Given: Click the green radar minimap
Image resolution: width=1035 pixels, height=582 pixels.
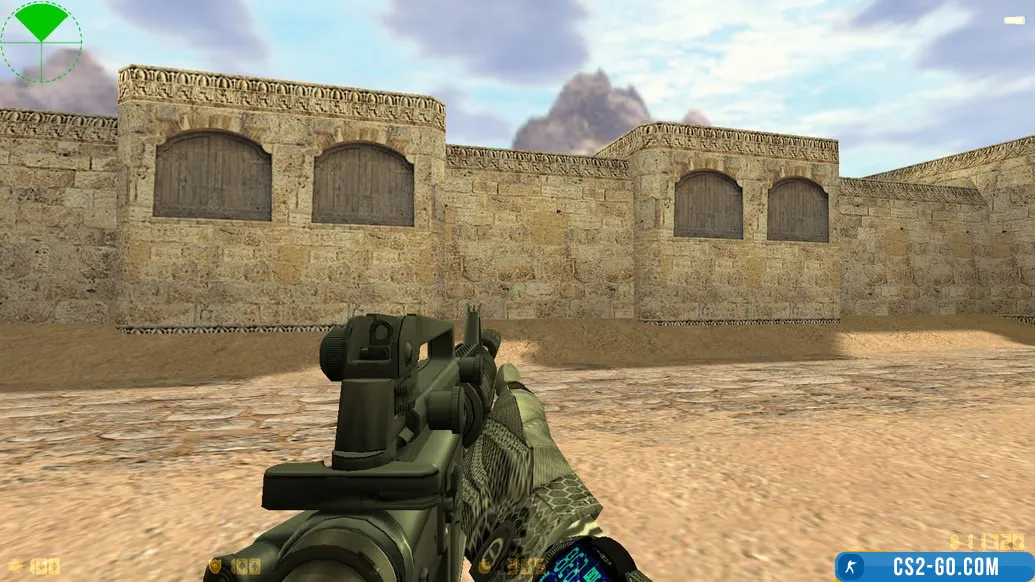Looking at the screenshot, I should (x=41, y=42).
